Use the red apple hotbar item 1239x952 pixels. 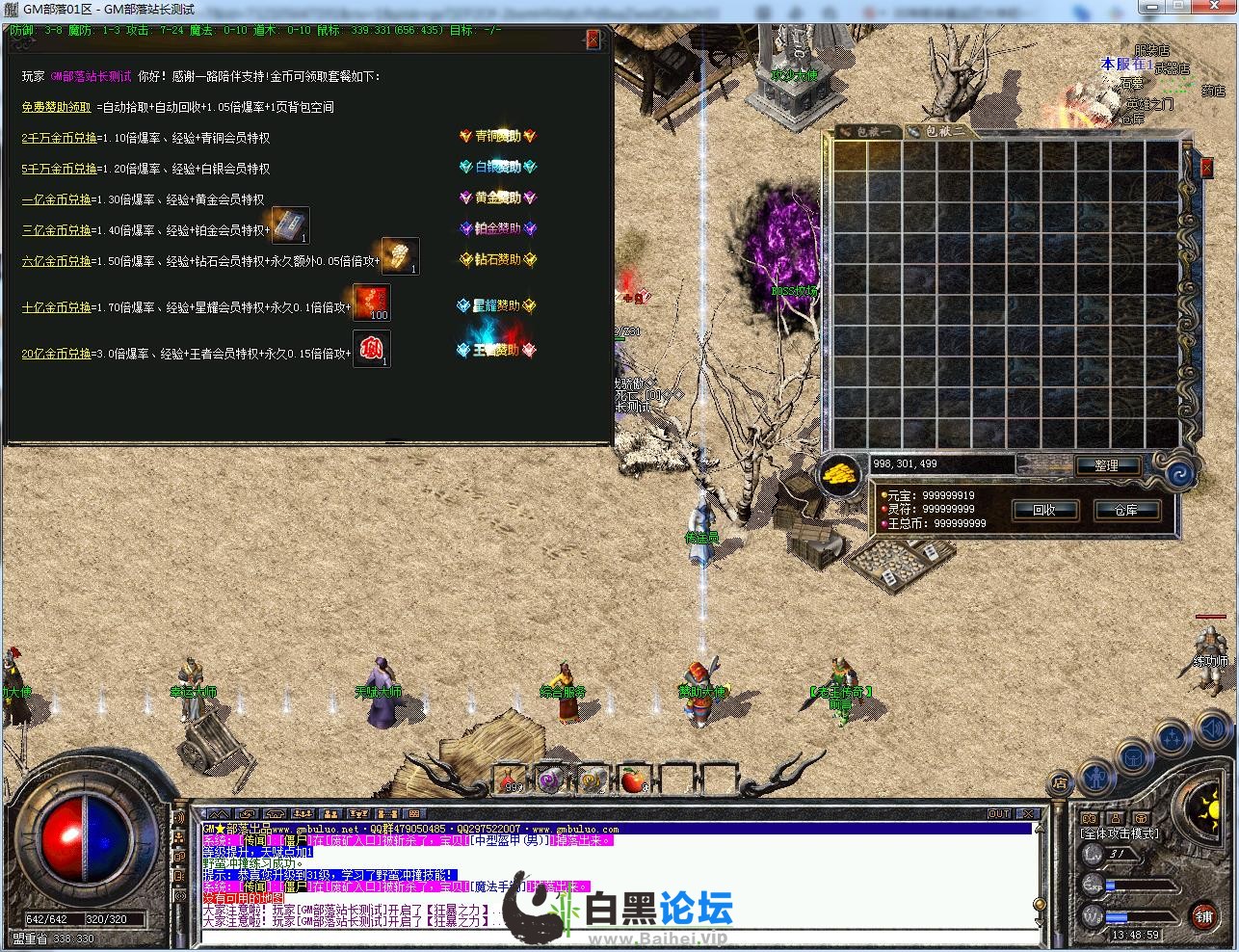point(632,780)
